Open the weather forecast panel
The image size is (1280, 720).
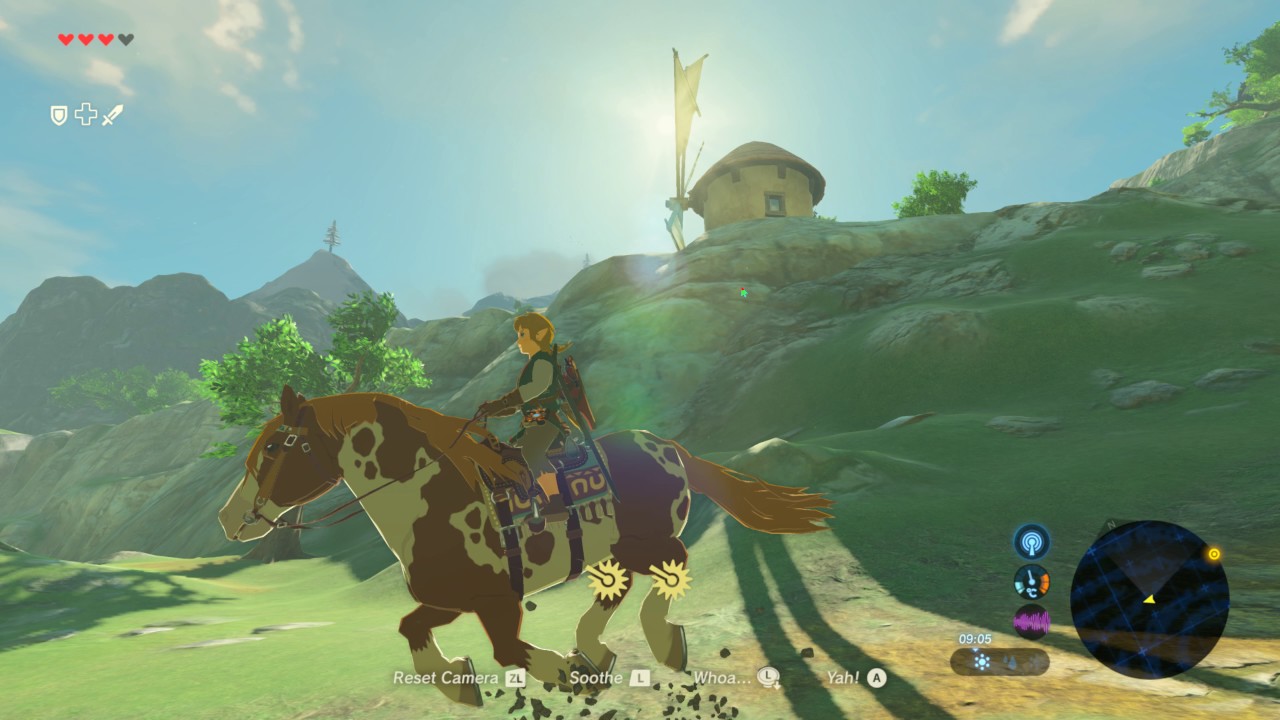click(x=999, y=661)
